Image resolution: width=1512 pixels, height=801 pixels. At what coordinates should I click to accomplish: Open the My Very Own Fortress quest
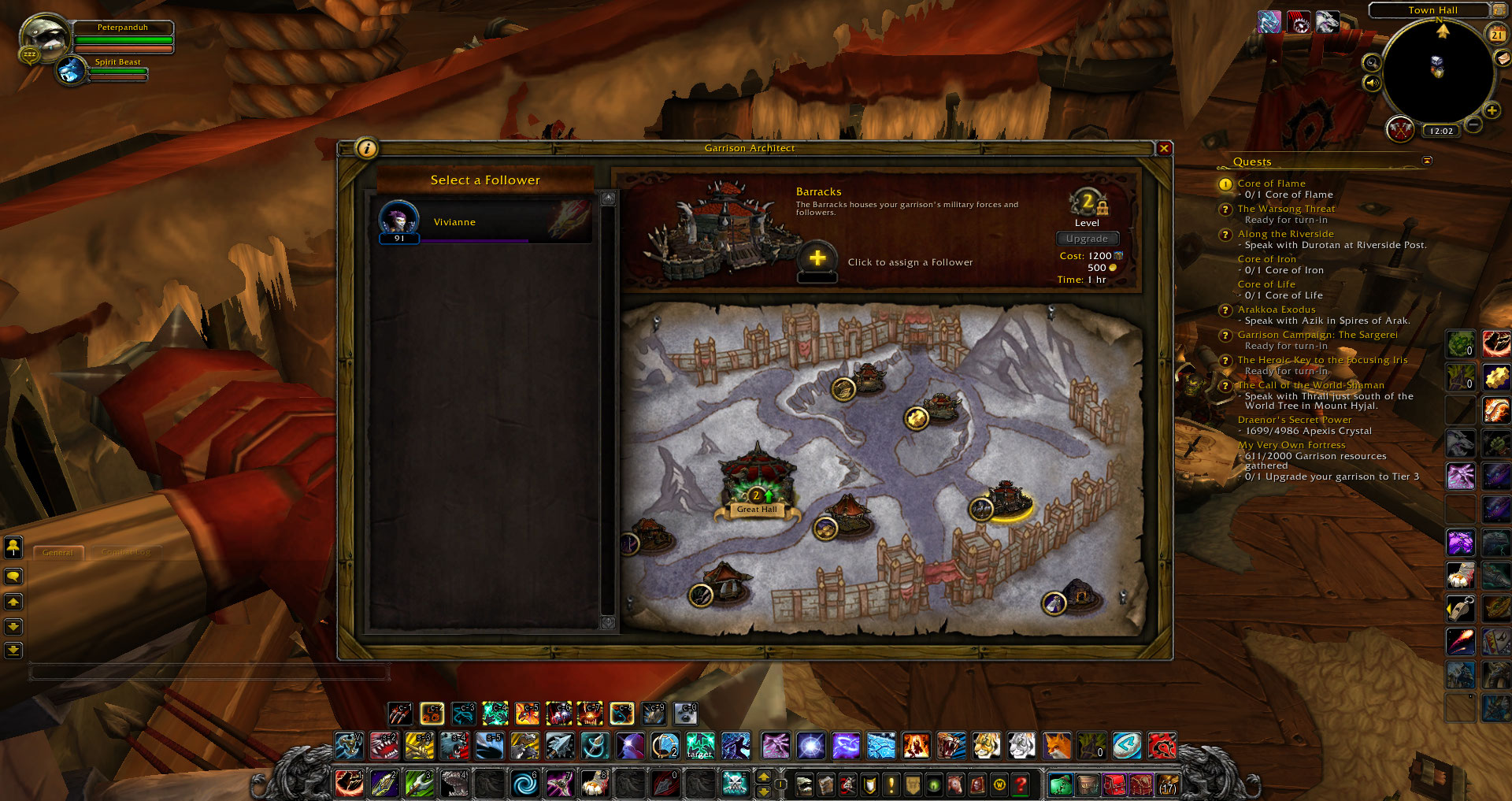(1291, 445)
